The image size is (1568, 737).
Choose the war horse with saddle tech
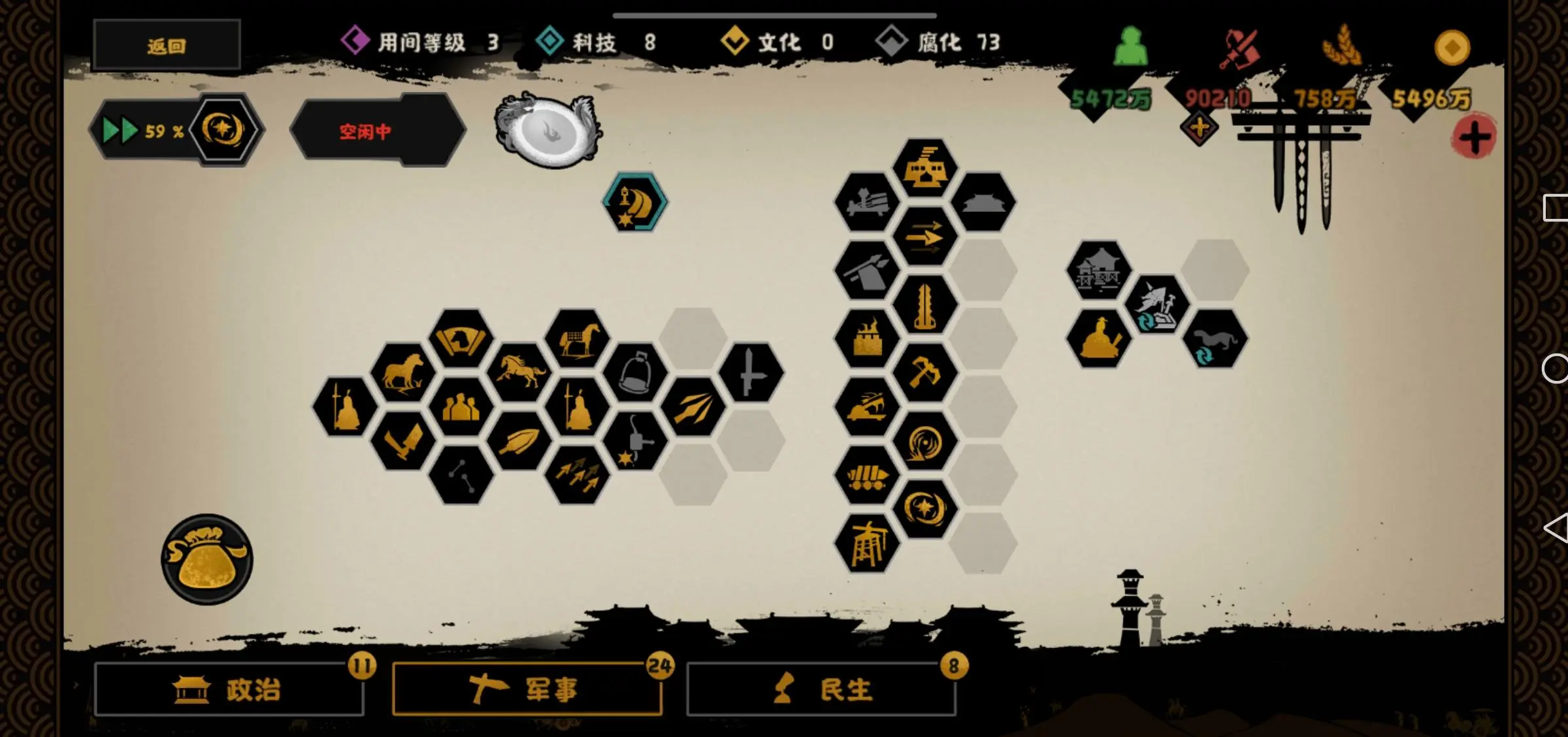tap(577, 339)
